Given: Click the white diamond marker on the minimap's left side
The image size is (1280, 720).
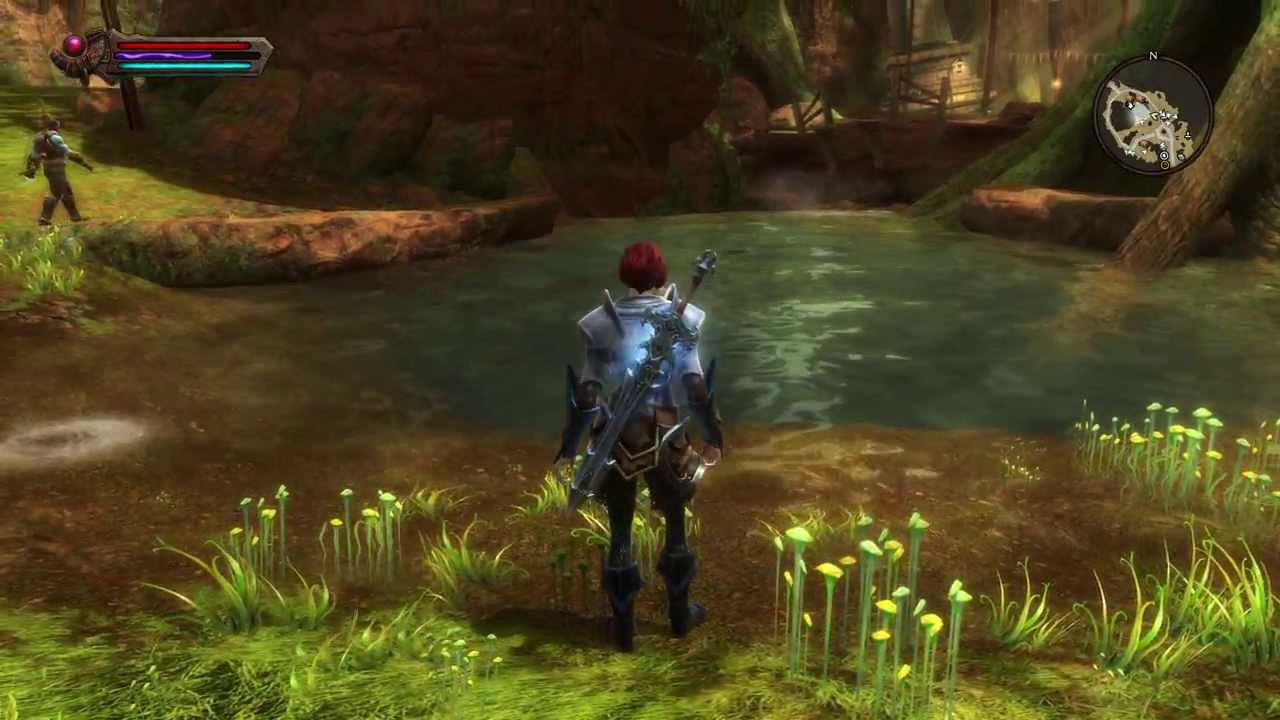Looking at the screenshot, I should [x=1131, y=106].
